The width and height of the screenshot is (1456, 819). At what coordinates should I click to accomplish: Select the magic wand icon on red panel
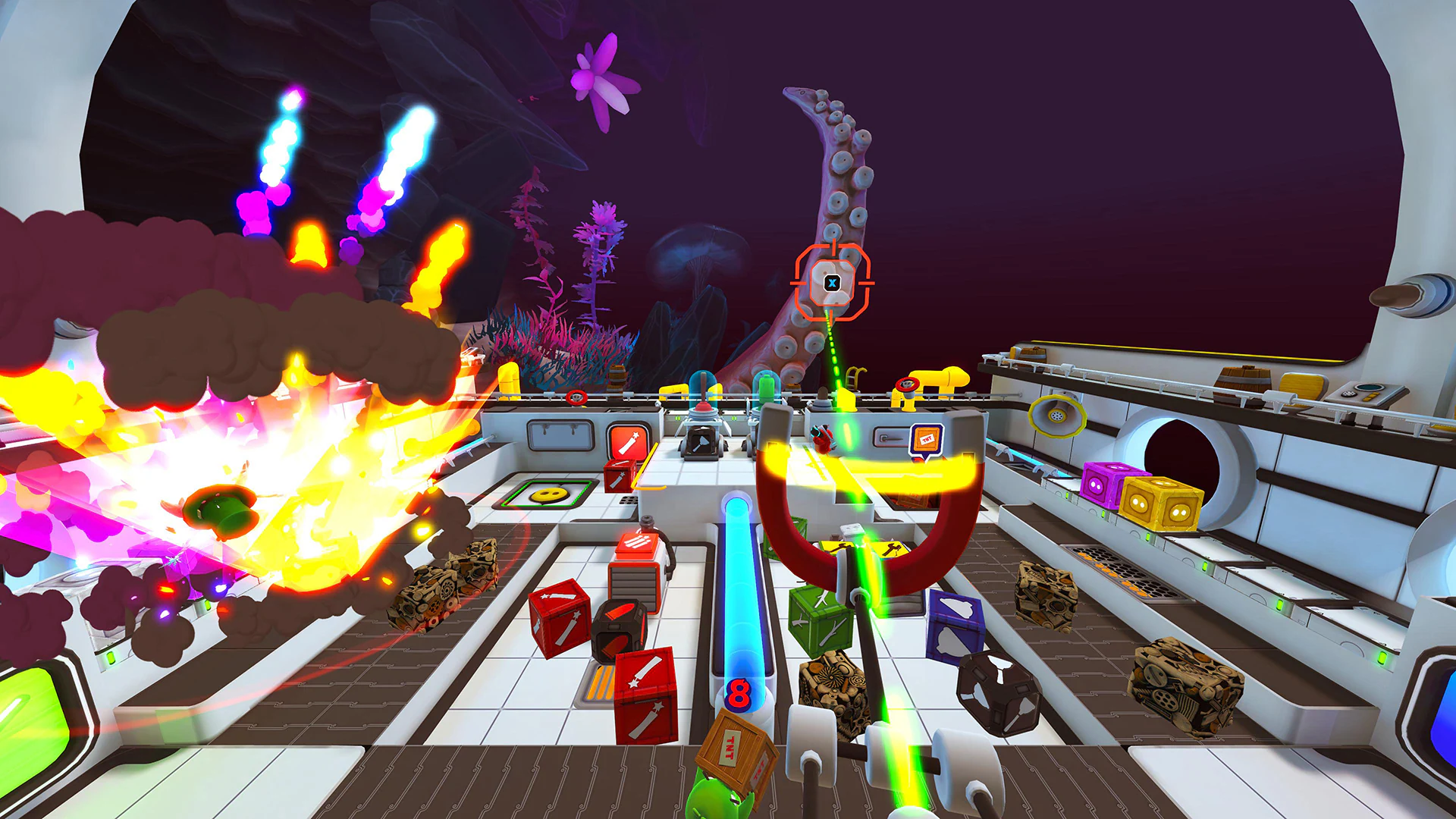[x=627, y=441]
